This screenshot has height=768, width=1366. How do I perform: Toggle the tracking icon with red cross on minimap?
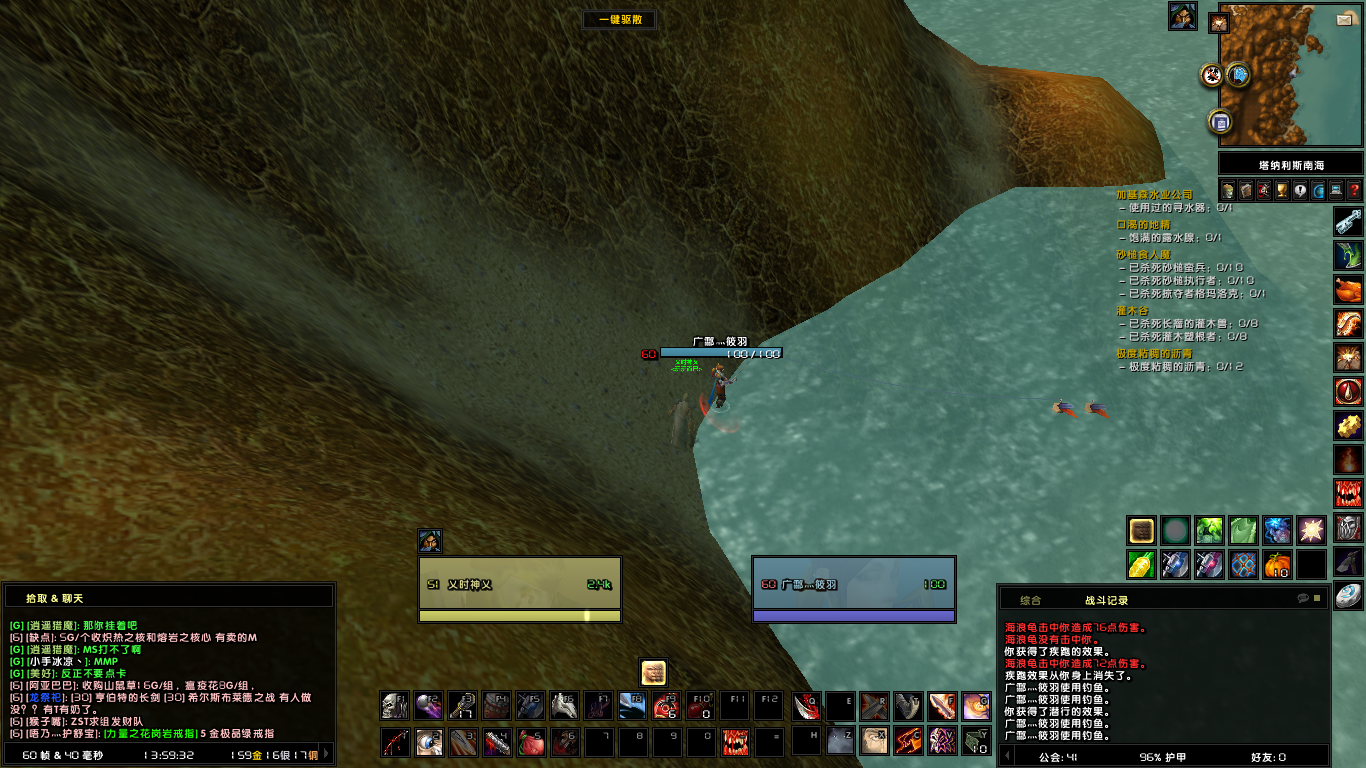click(x=1210, y=75)
